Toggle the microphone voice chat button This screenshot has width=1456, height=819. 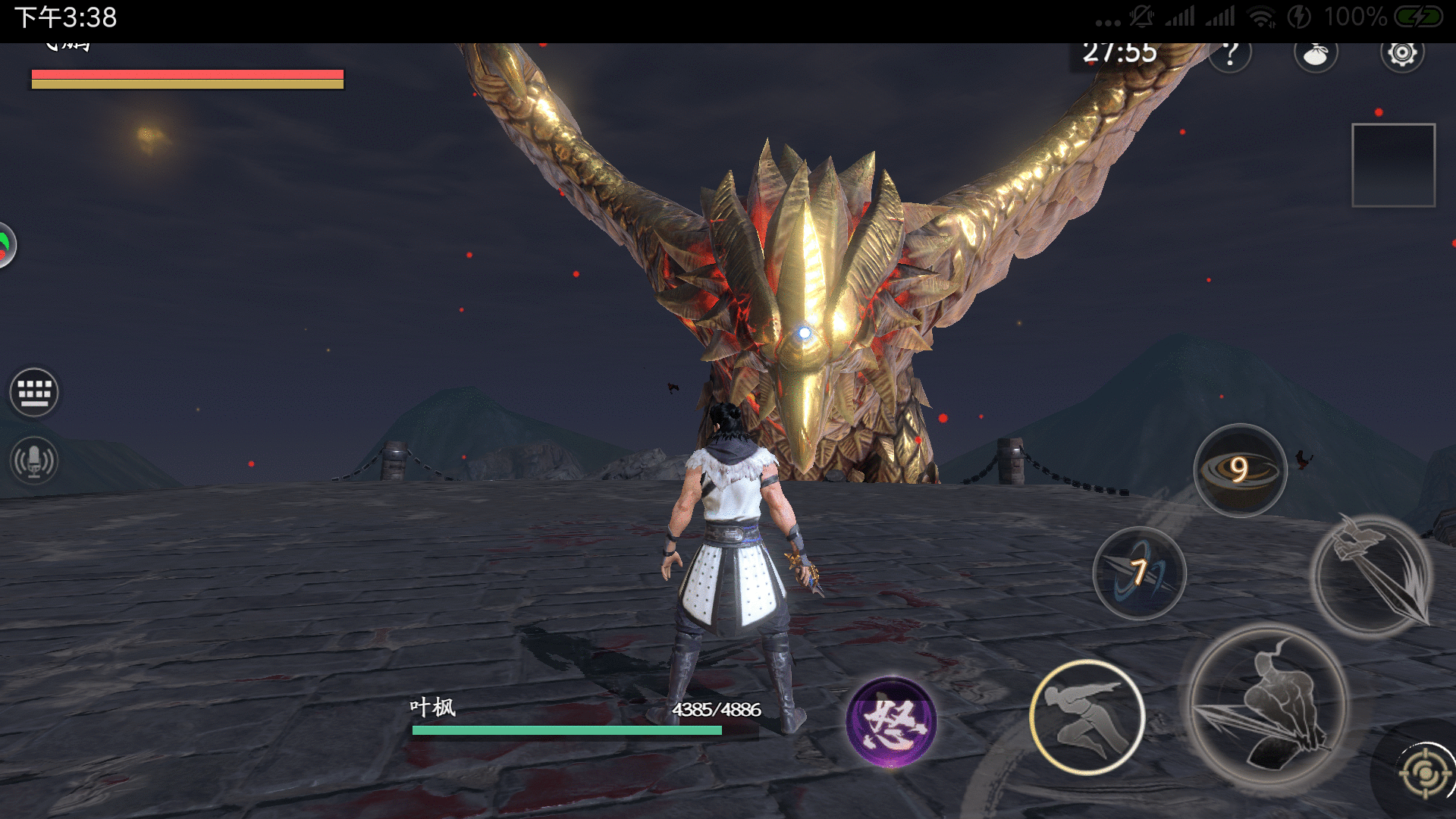tap(34, 460)
